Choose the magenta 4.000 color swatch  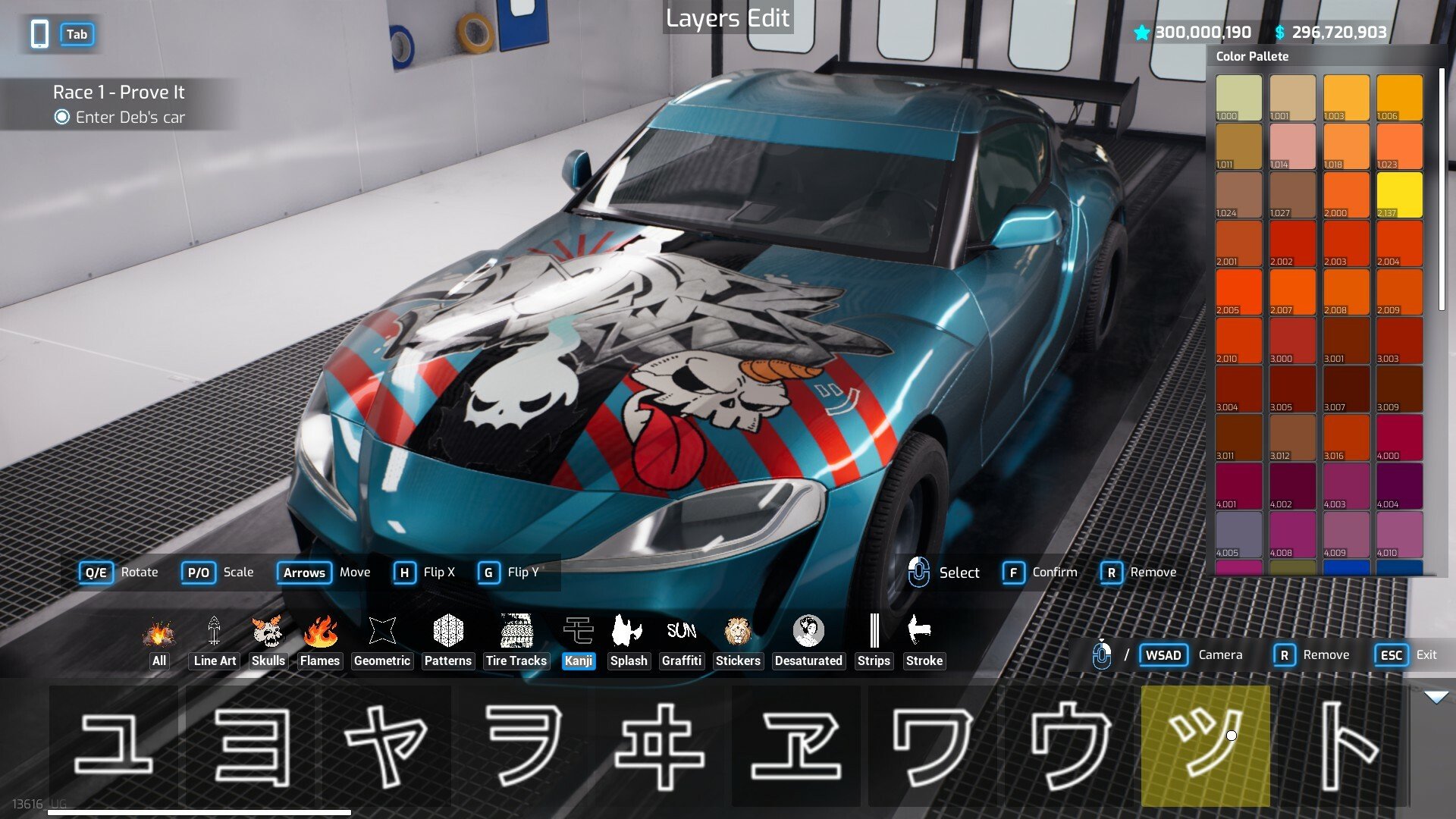(x=1399, y=438)
